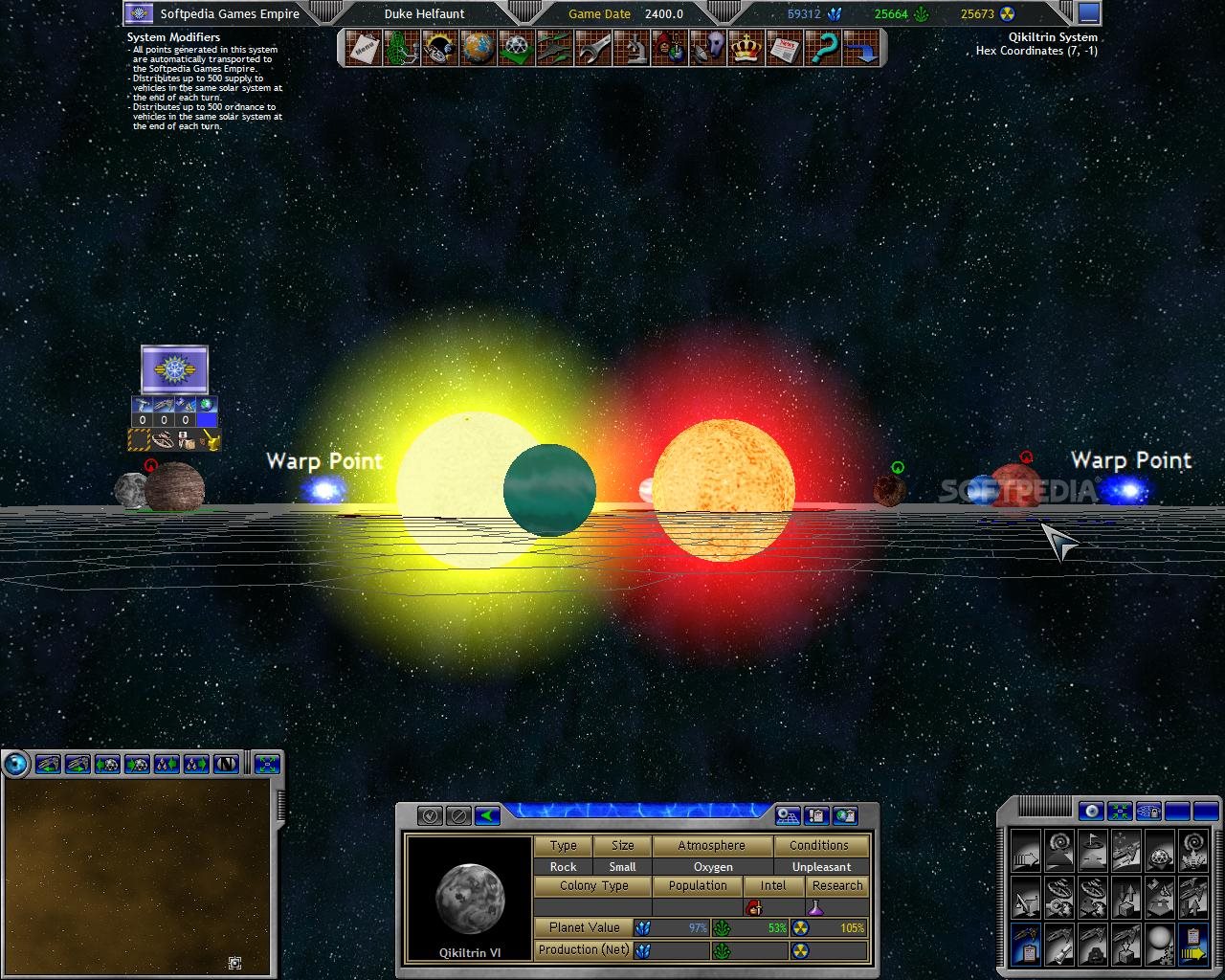Open the Earth globe planets icon
Viewport: 1225px width, 980px height.
478,48
